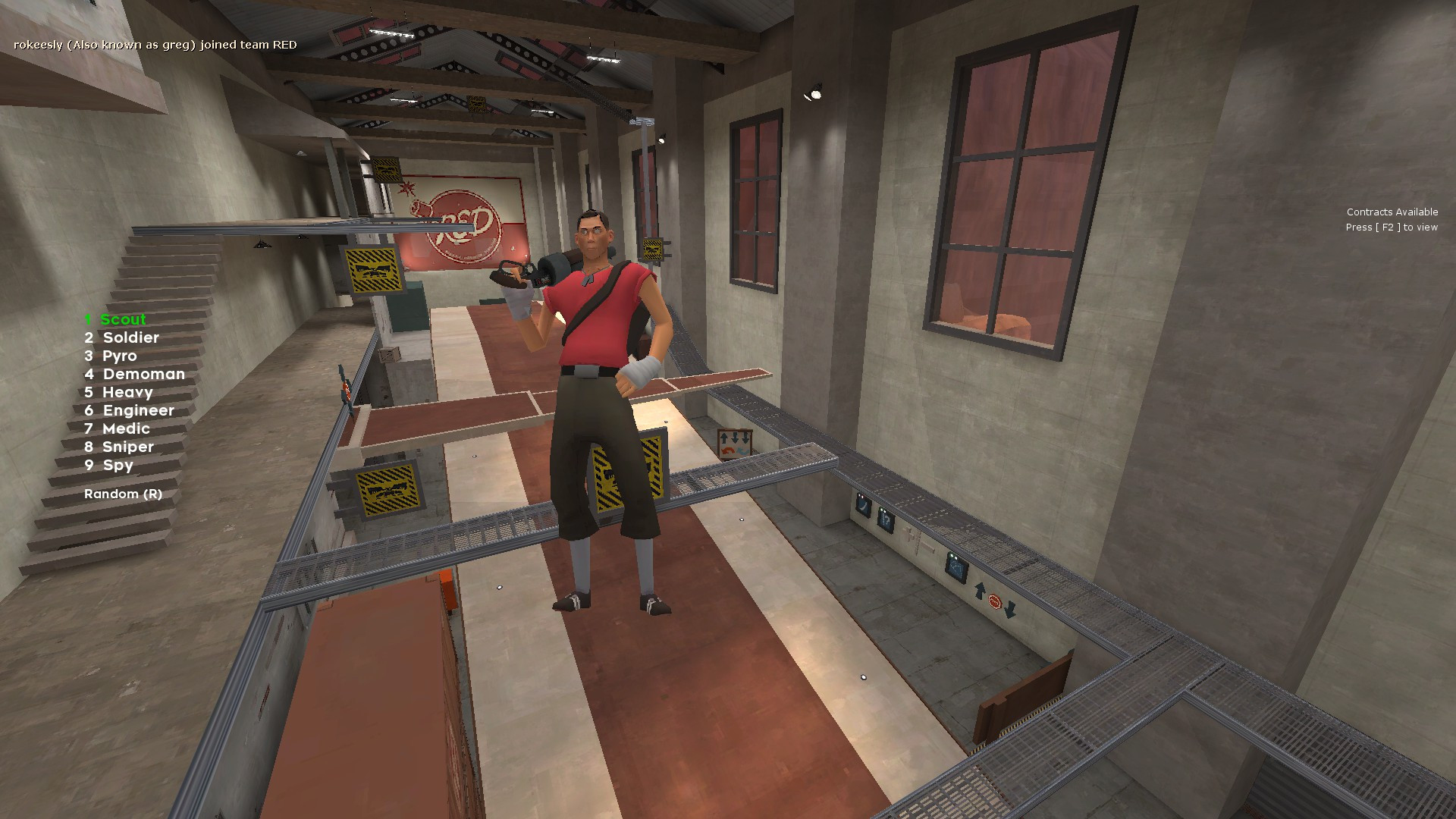Select the Medic class

[x=126, y=428]
